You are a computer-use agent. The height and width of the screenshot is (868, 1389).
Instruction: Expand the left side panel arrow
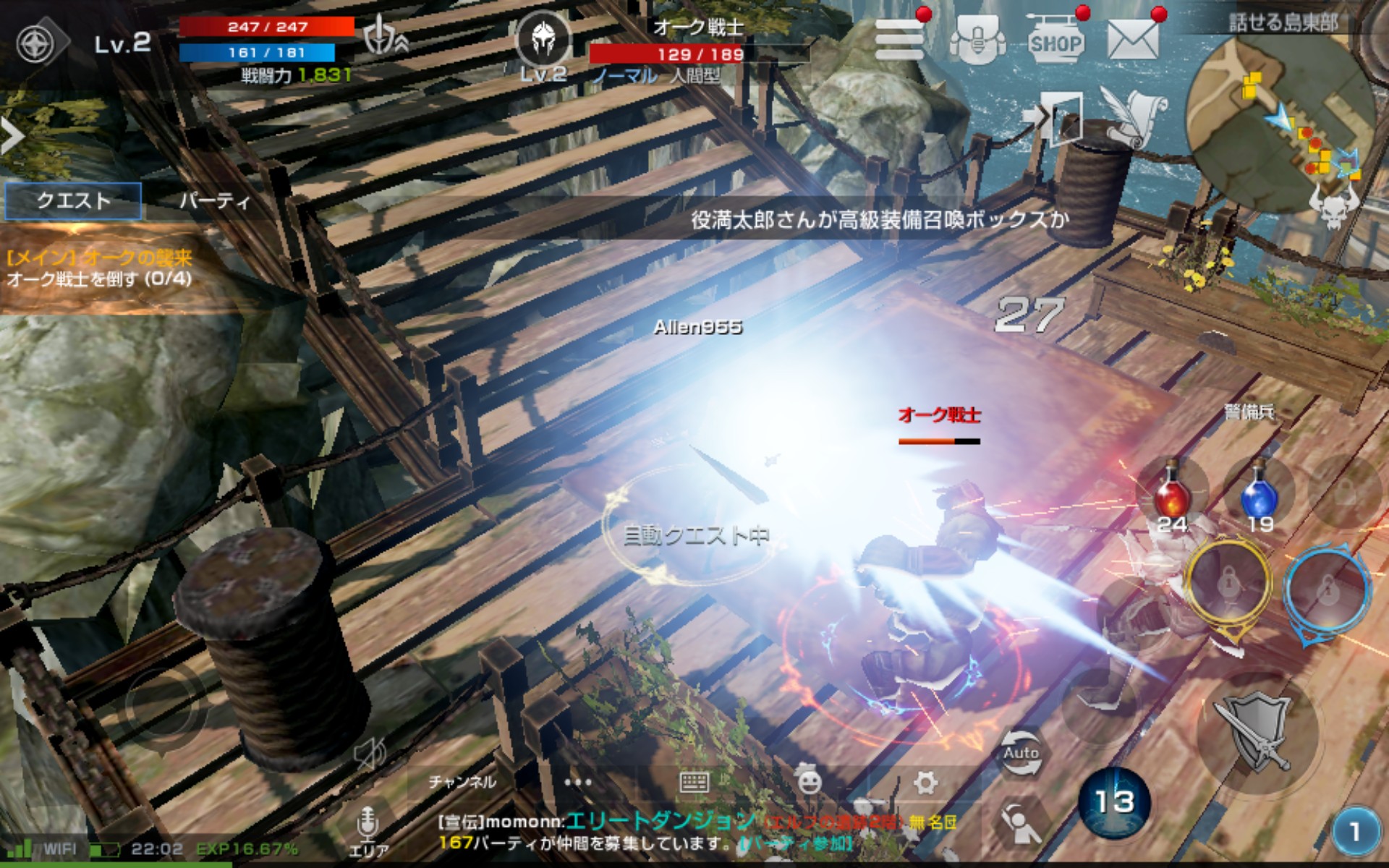pyautogui.click(x=12, y=136)
